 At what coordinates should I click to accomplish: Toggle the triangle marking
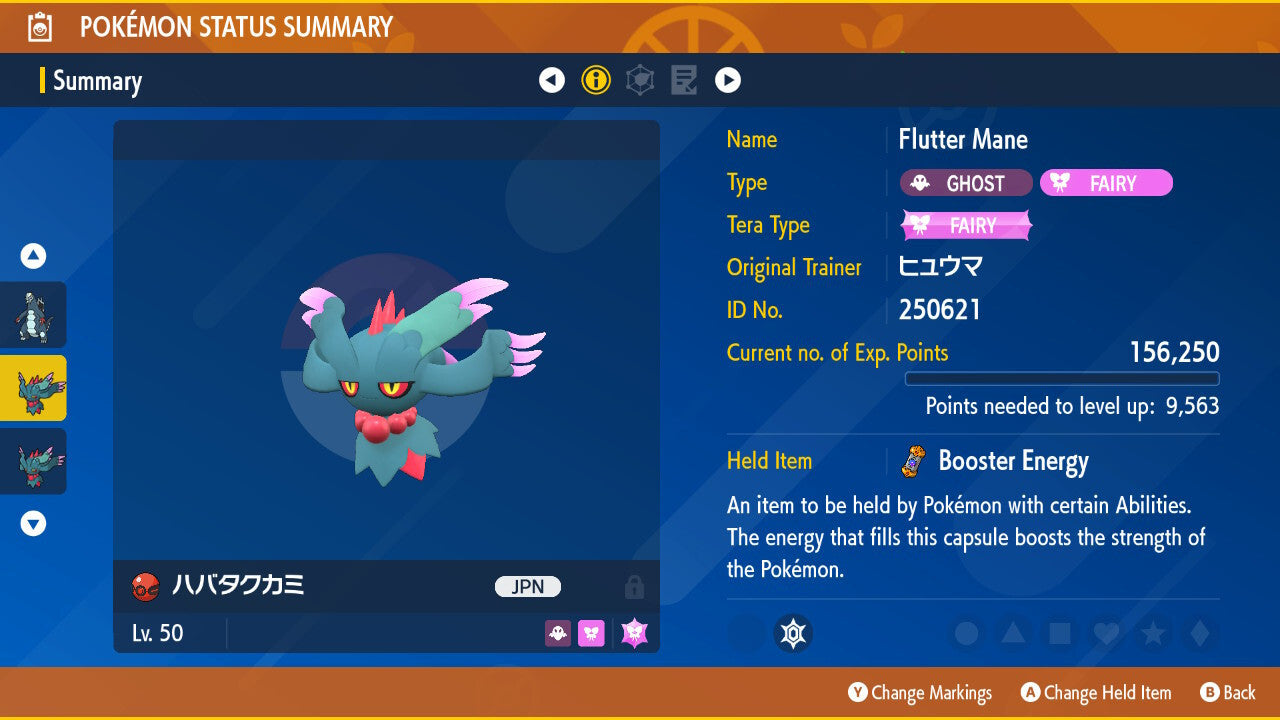pyautogui.click(x=1013, y=633)
